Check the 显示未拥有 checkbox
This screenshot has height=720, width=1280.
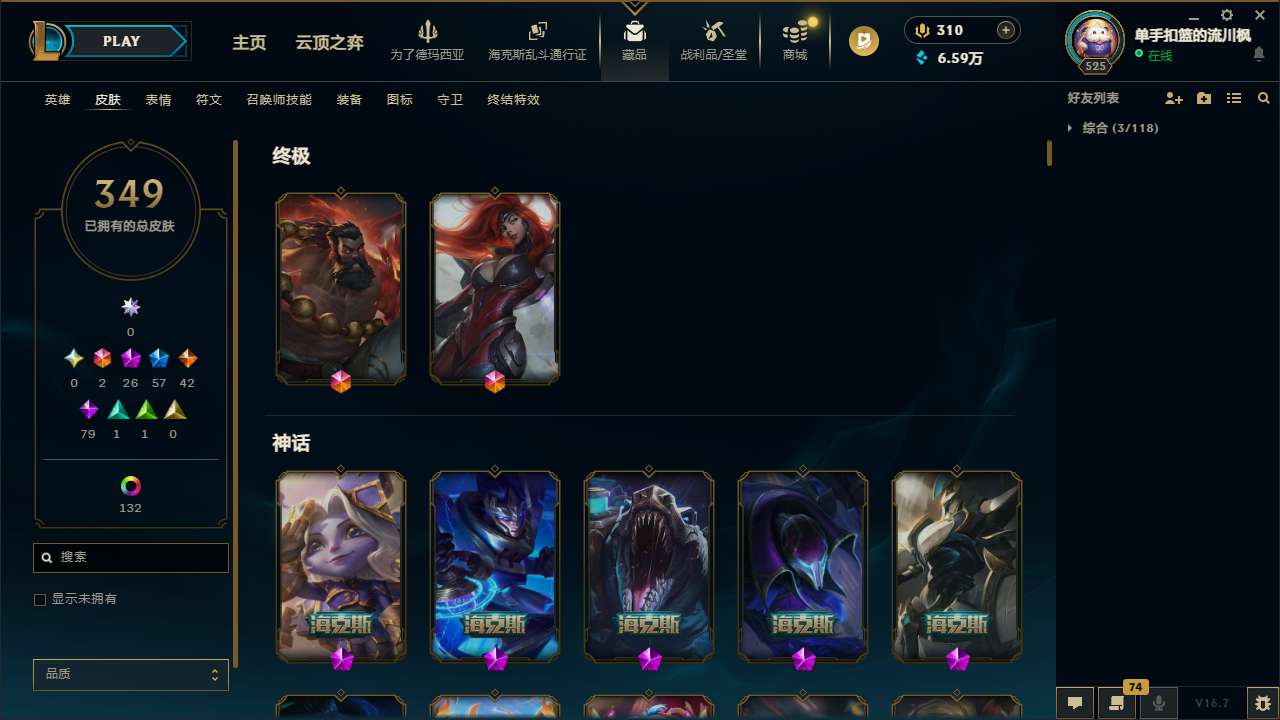(x=40, y=599)
